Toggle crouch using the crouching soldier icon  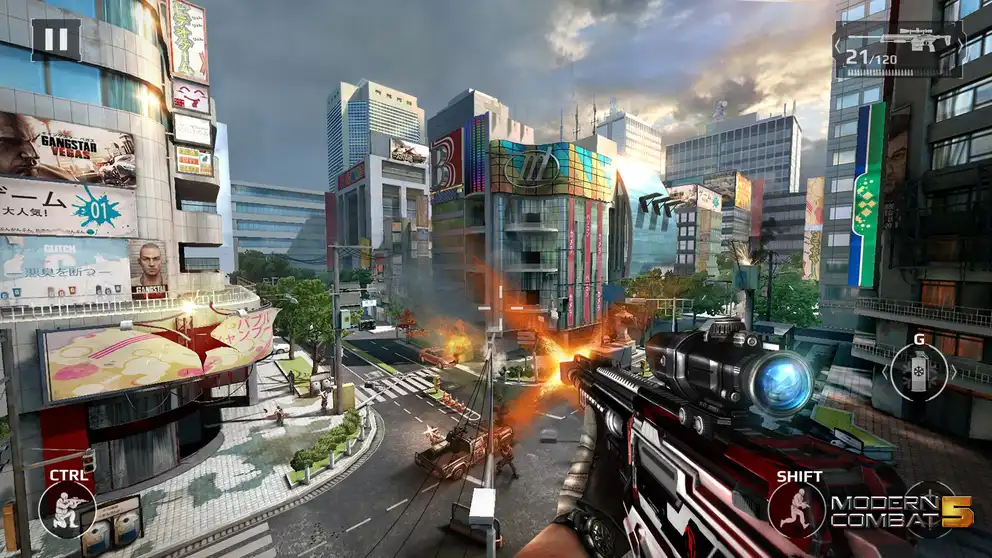tap(68, 508)
